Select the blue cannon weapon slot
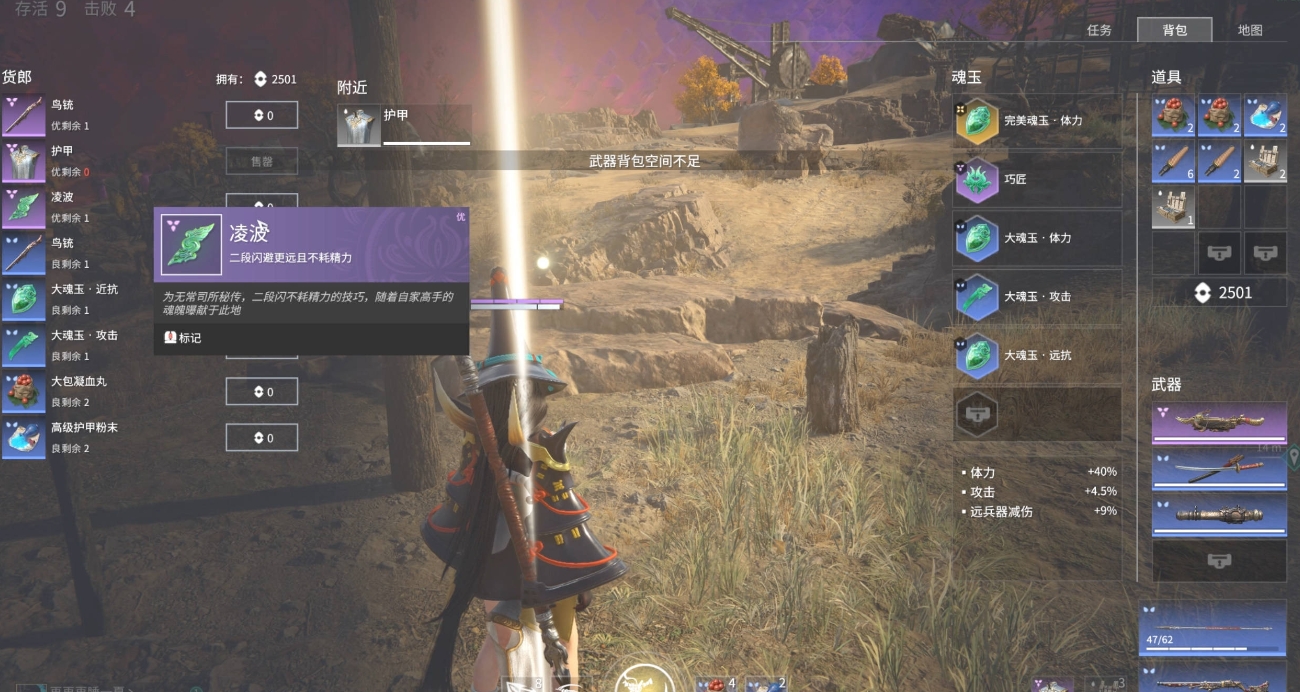The width and height of the screenshot is (1300, 692). click(1219, 516)
